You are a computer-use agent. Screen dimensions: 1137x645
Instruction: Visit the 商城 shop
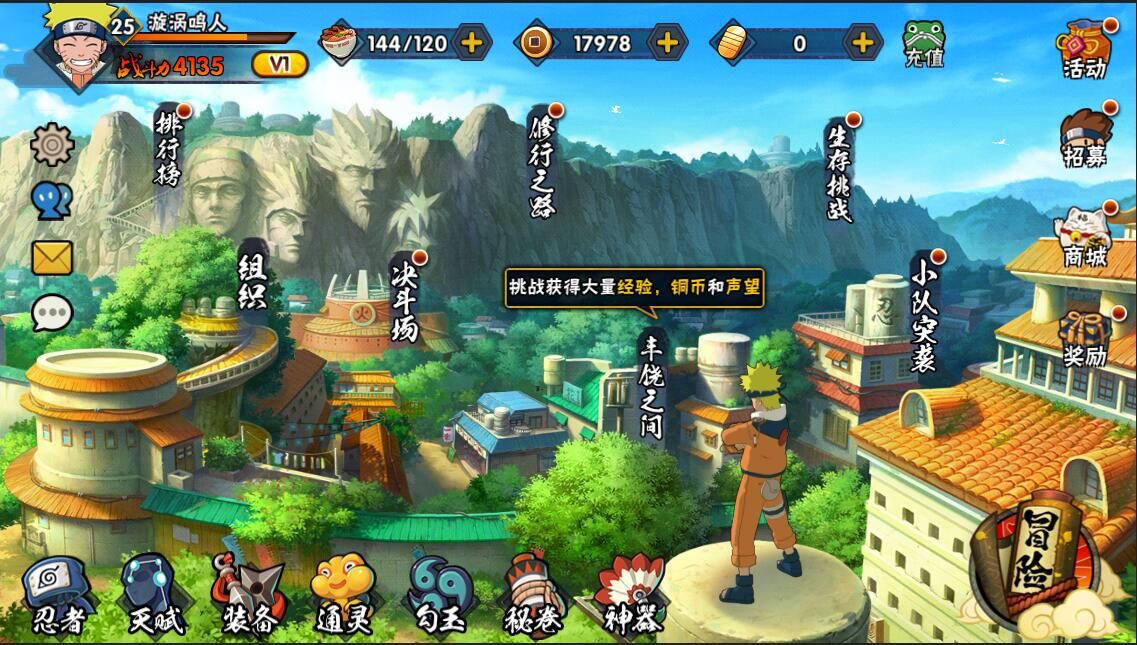[x=1085, y=236]
